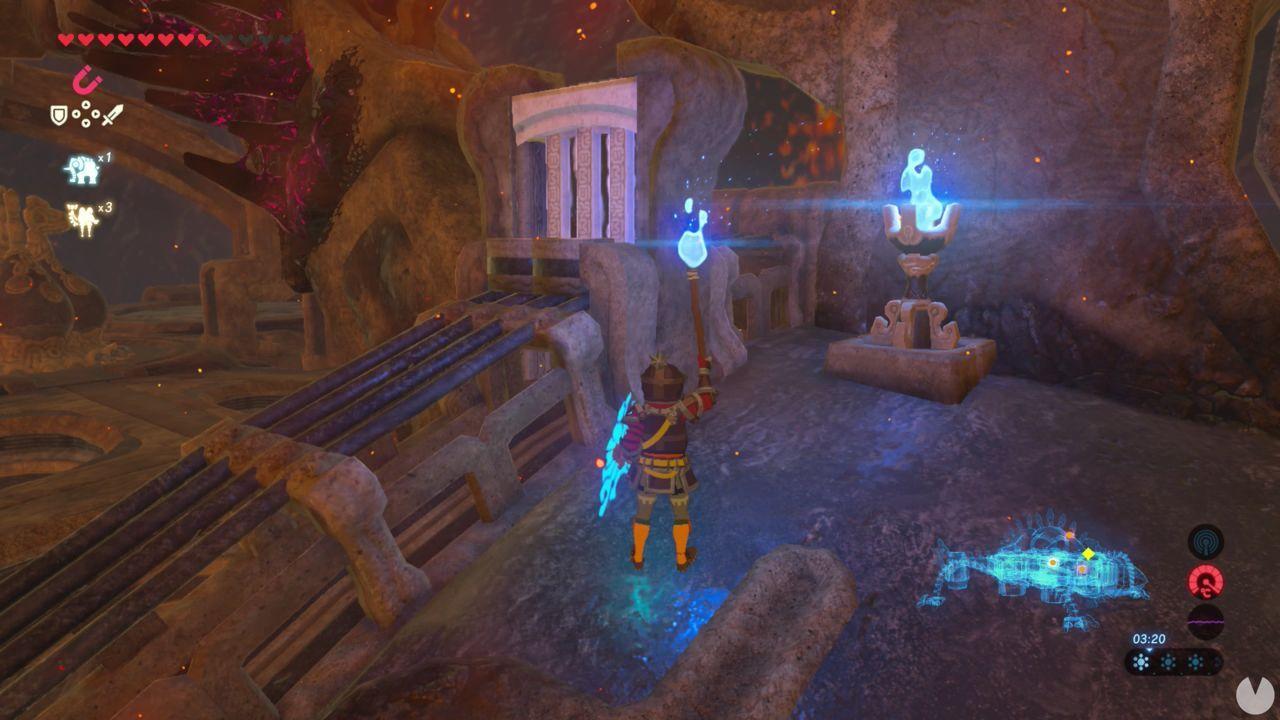1280x720 pixels.
Task: Select the second snowflake forecast slot
Action: (1167, 662)
